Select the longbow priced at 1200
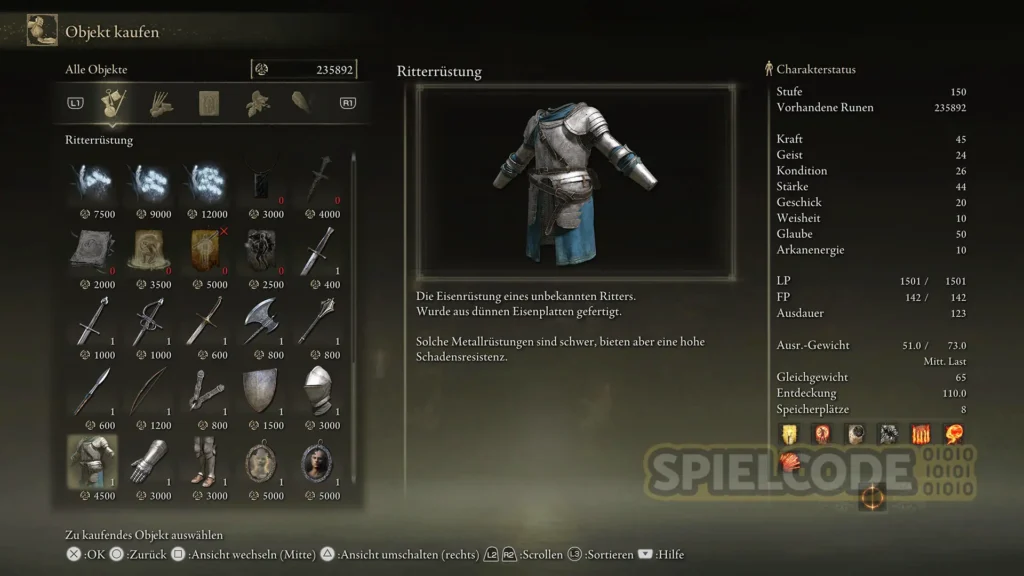Viewport: 1024px width, 576px height. pyautogui.click(x=148, y=391)
